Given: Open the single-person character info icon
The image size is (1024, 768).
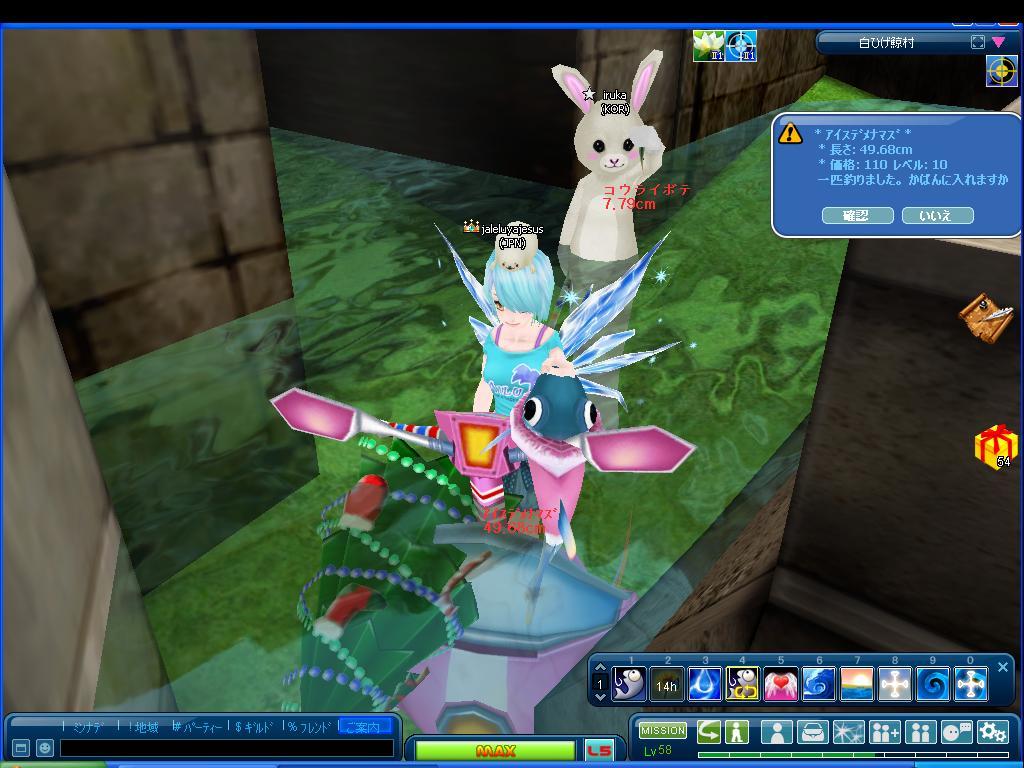Looking at the screenshot, I should tap(775, 732).
